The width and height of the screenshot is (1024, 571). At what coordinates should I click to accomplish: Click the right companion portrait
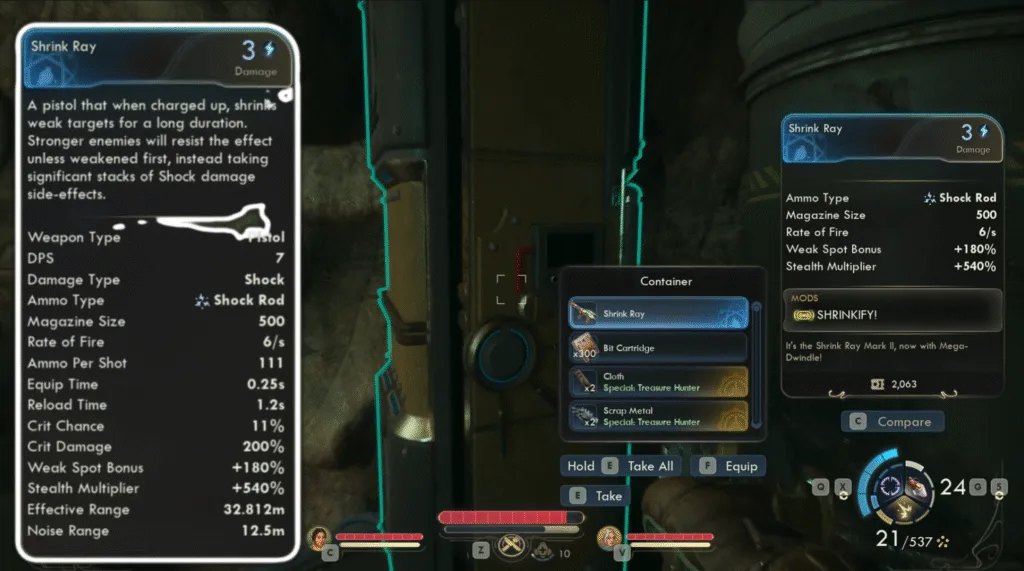(x=610, y=540)
